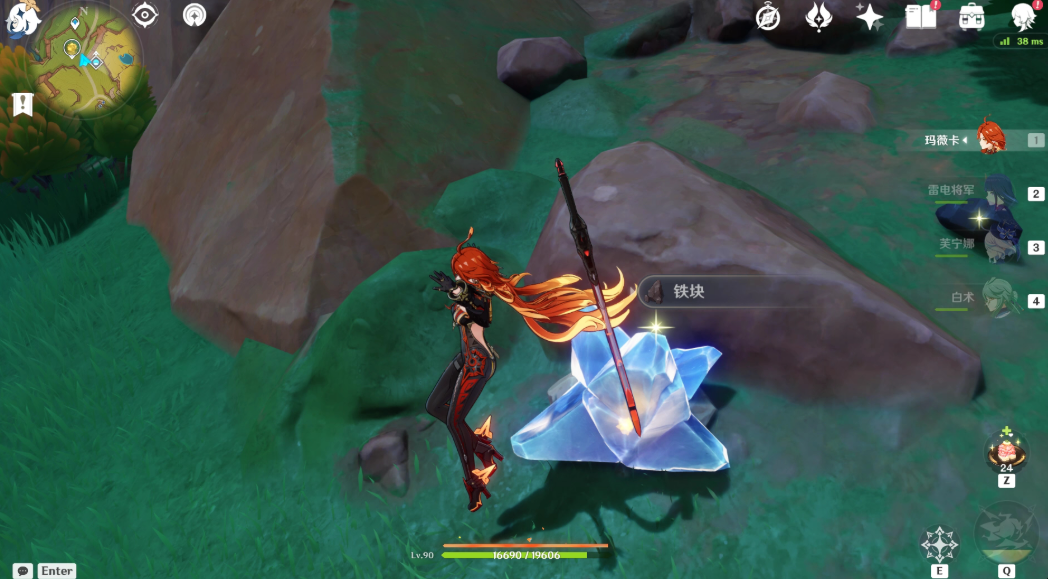The image size is (1048, 579).
Task: Select party member 玛薇卡
Action: point(985,140)
